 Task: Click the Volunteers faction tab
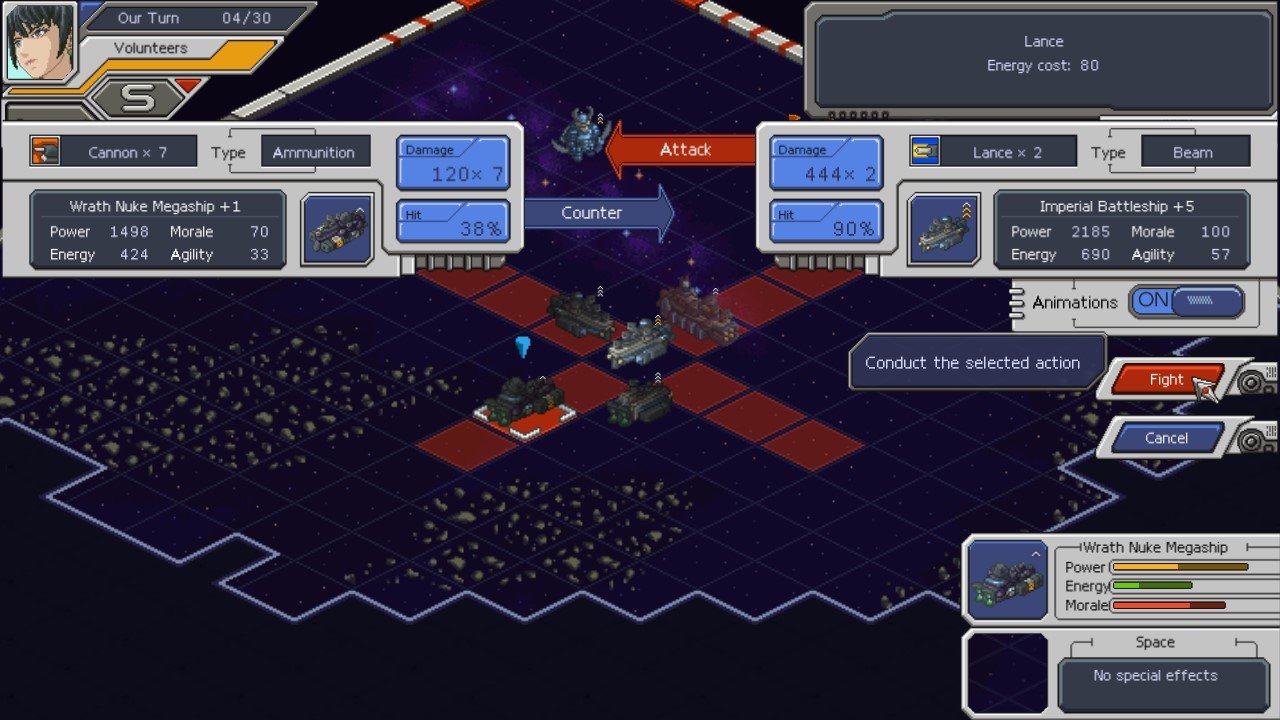pos(150,47)
